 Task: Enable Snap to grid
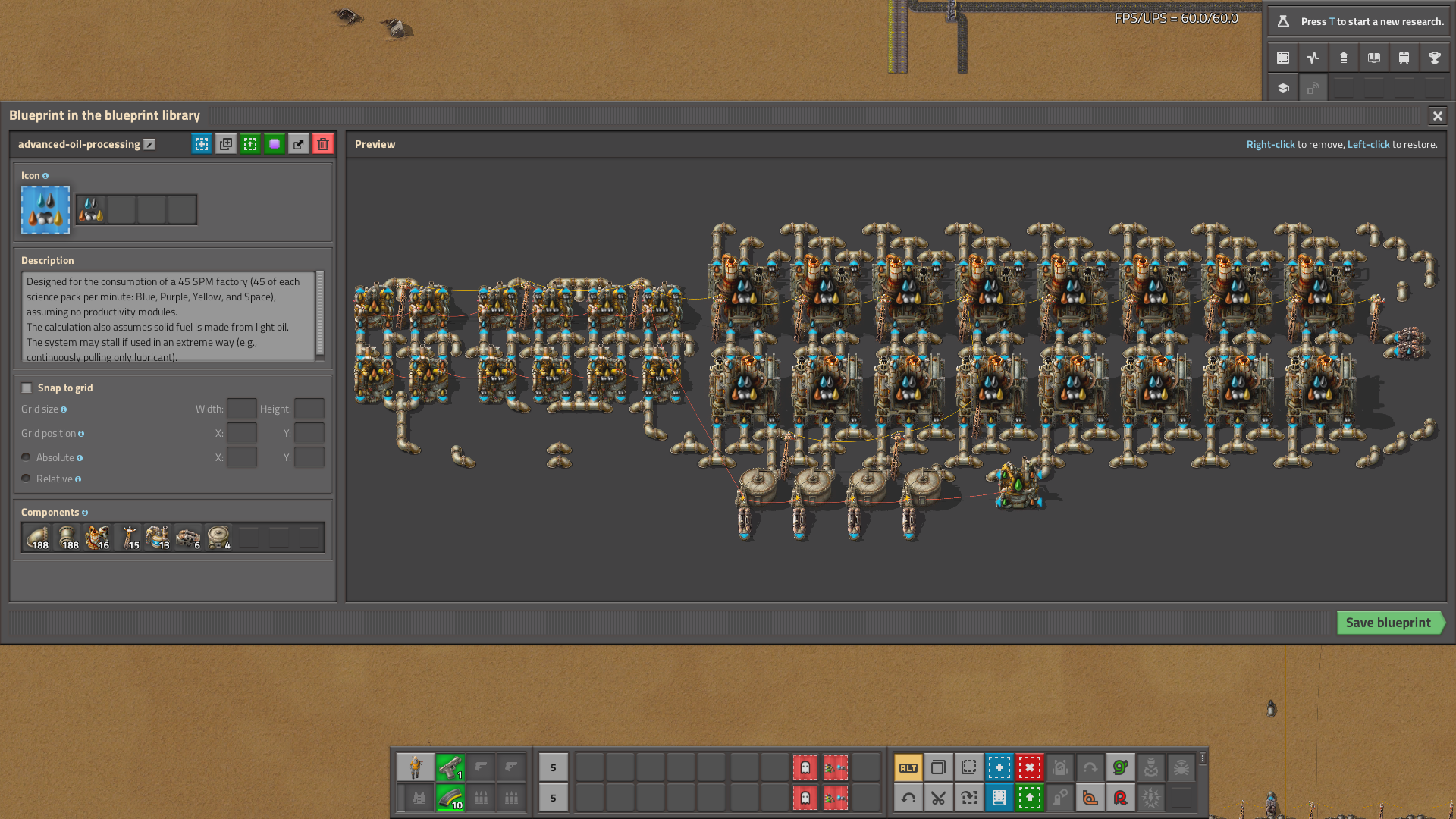click(27, 388)
